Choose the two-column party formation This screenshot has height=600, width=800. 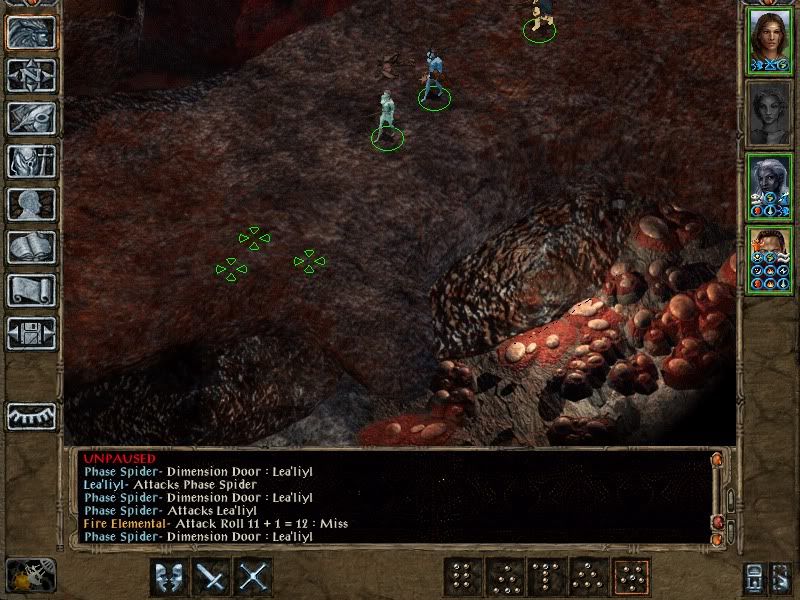462,576
